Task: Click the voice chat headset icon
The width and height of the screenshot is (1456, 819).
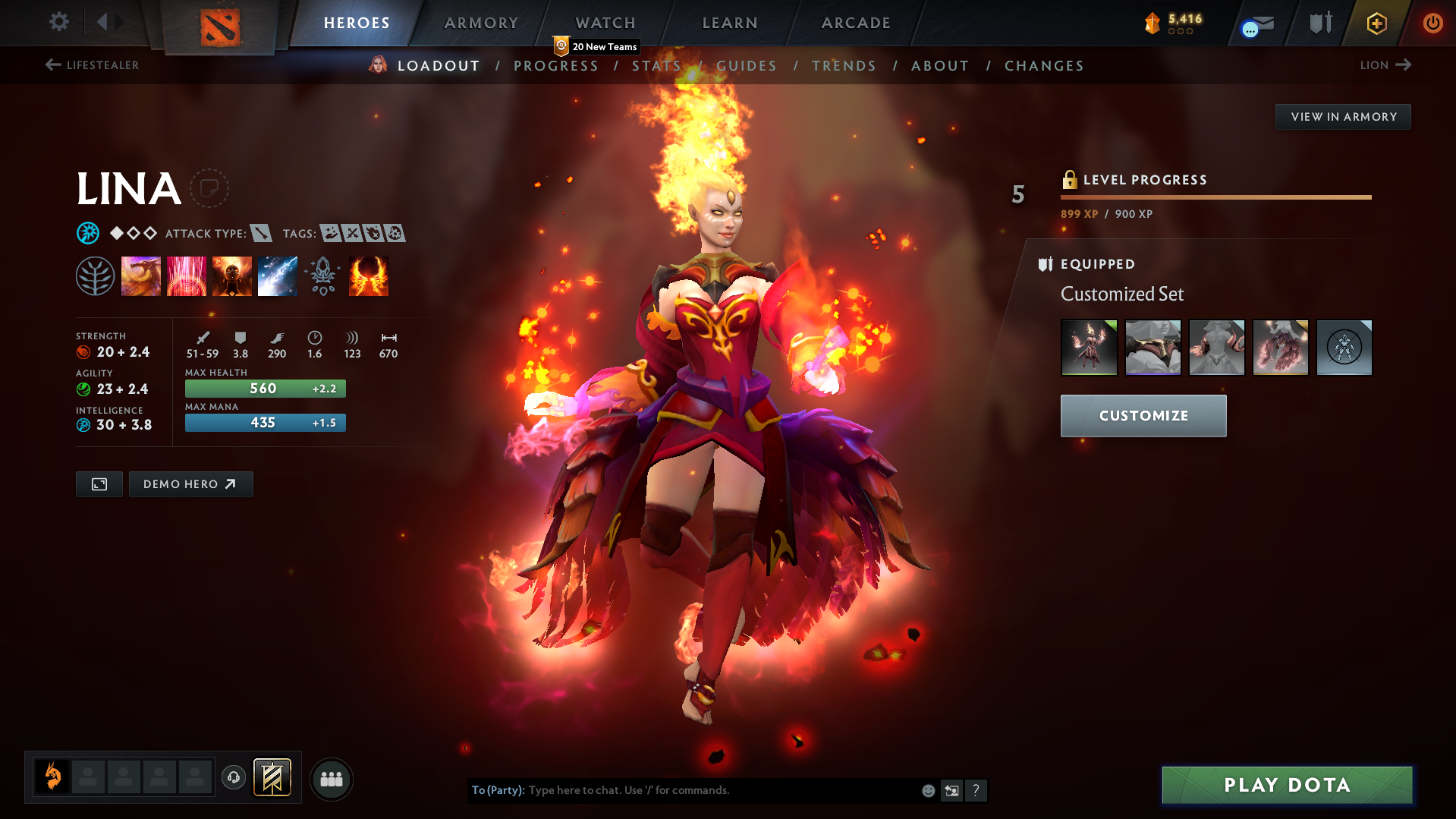Action: 234,779
